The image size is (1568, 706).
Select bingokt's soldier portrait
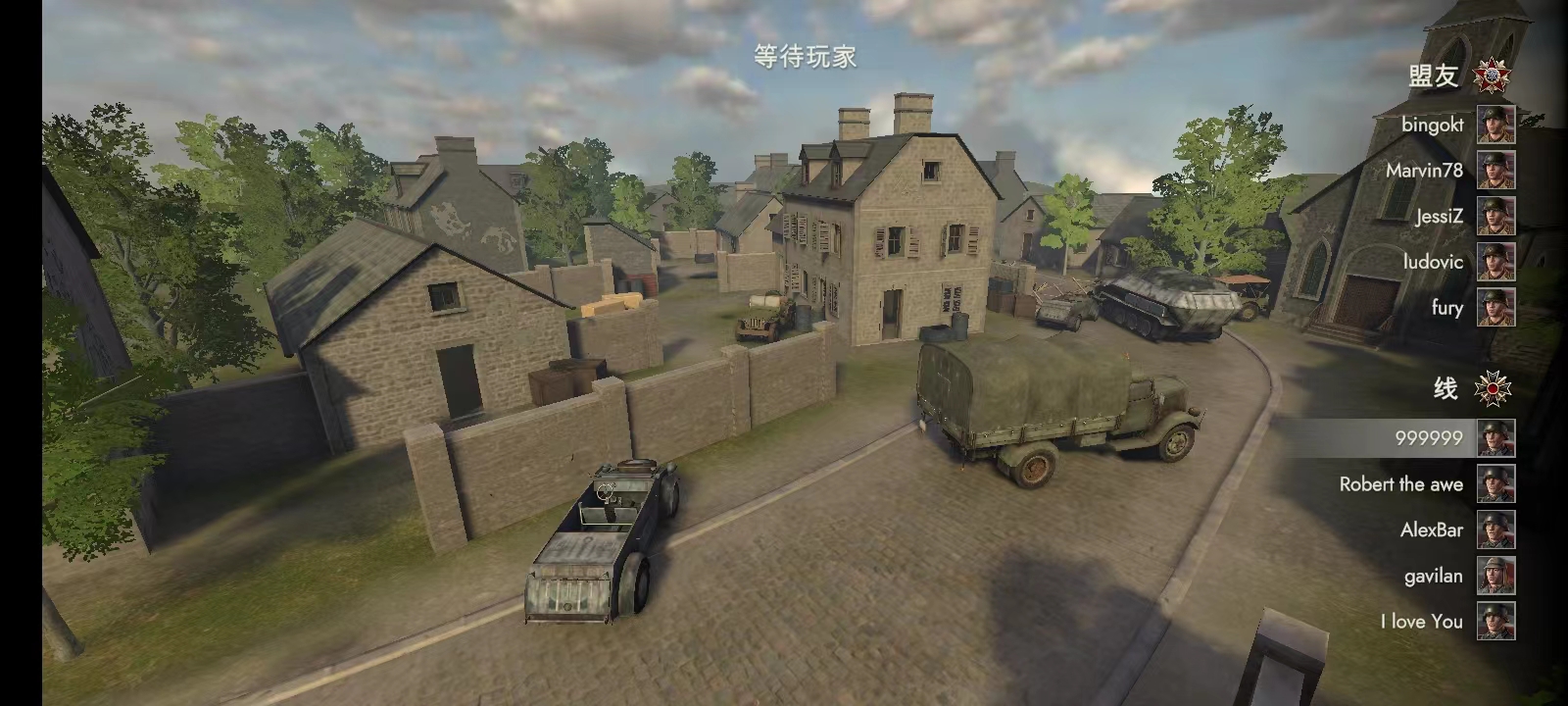point(1494,126)
